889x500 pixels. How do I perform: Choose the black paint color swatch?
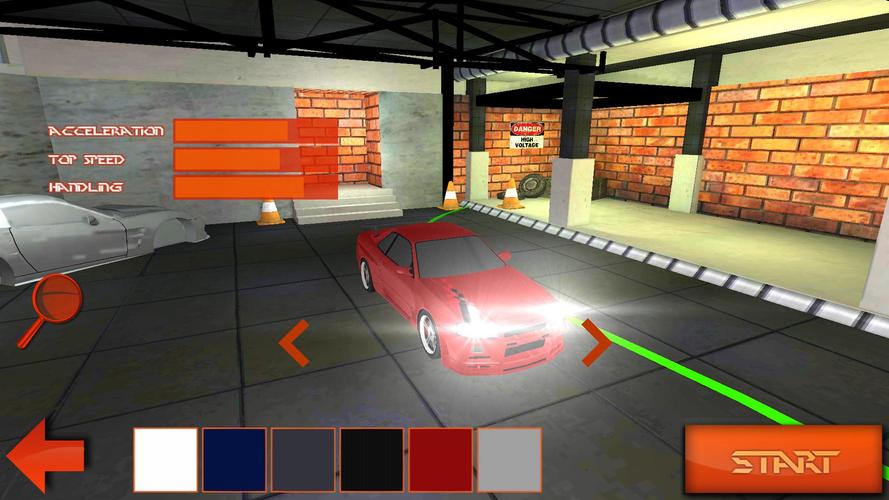tap(372, 460)
